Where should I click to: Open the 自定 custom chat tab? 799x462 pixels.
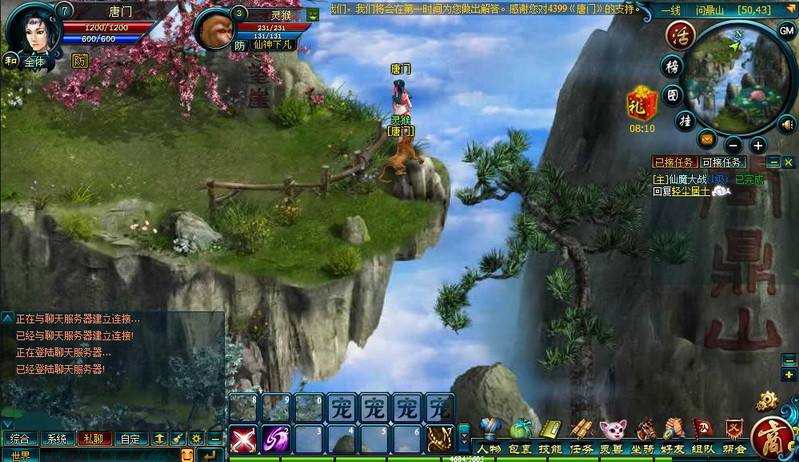click(129, 438)
